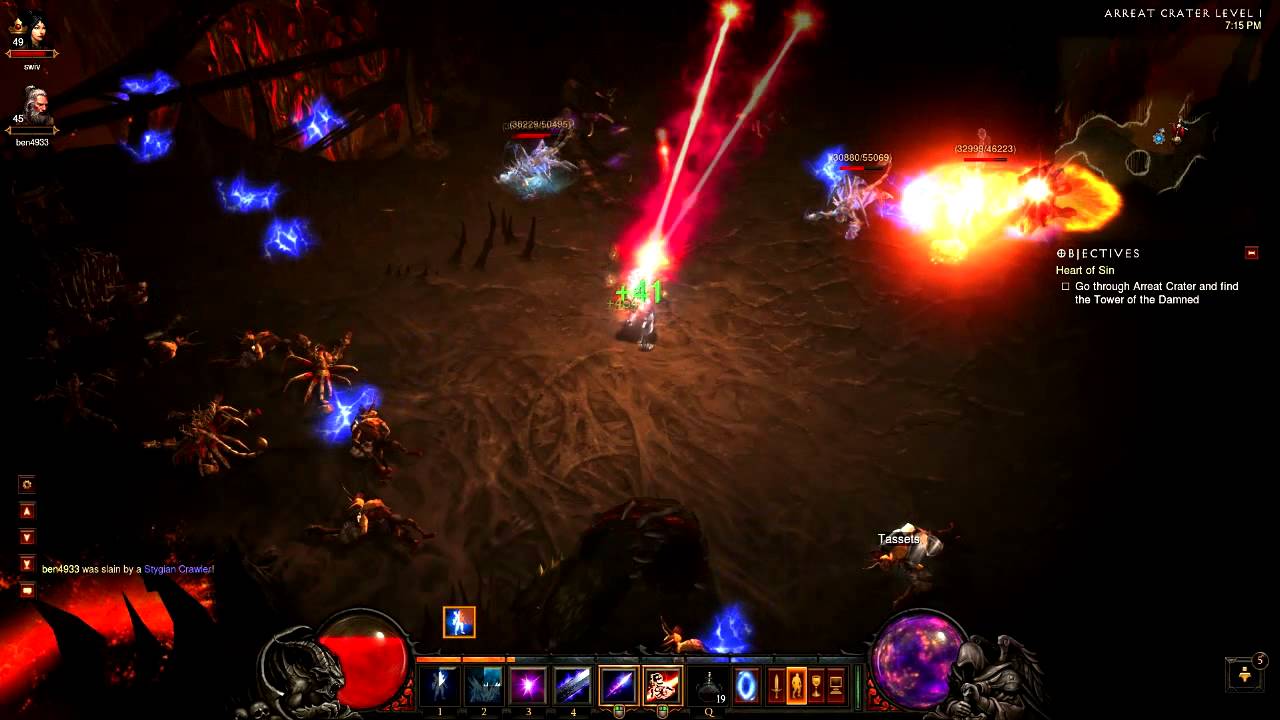Image resolution: width=1280 pixels, height=720 pixels.
Task: Open the chat speech bubble button
Action: click(27, 590)
